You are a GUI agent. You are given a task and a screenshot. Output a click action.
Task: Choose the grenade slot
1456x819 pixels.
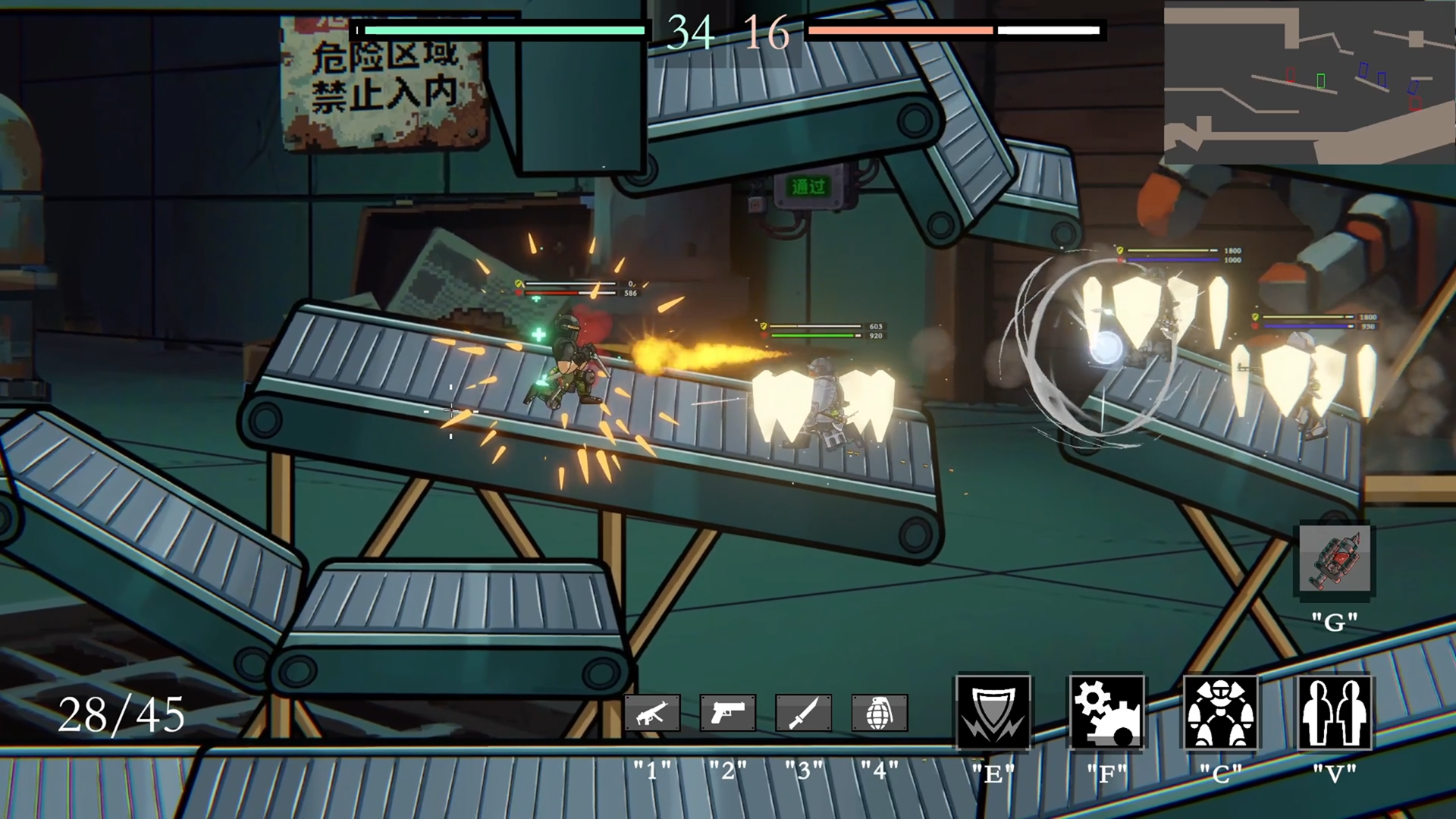tap(879, 714)
